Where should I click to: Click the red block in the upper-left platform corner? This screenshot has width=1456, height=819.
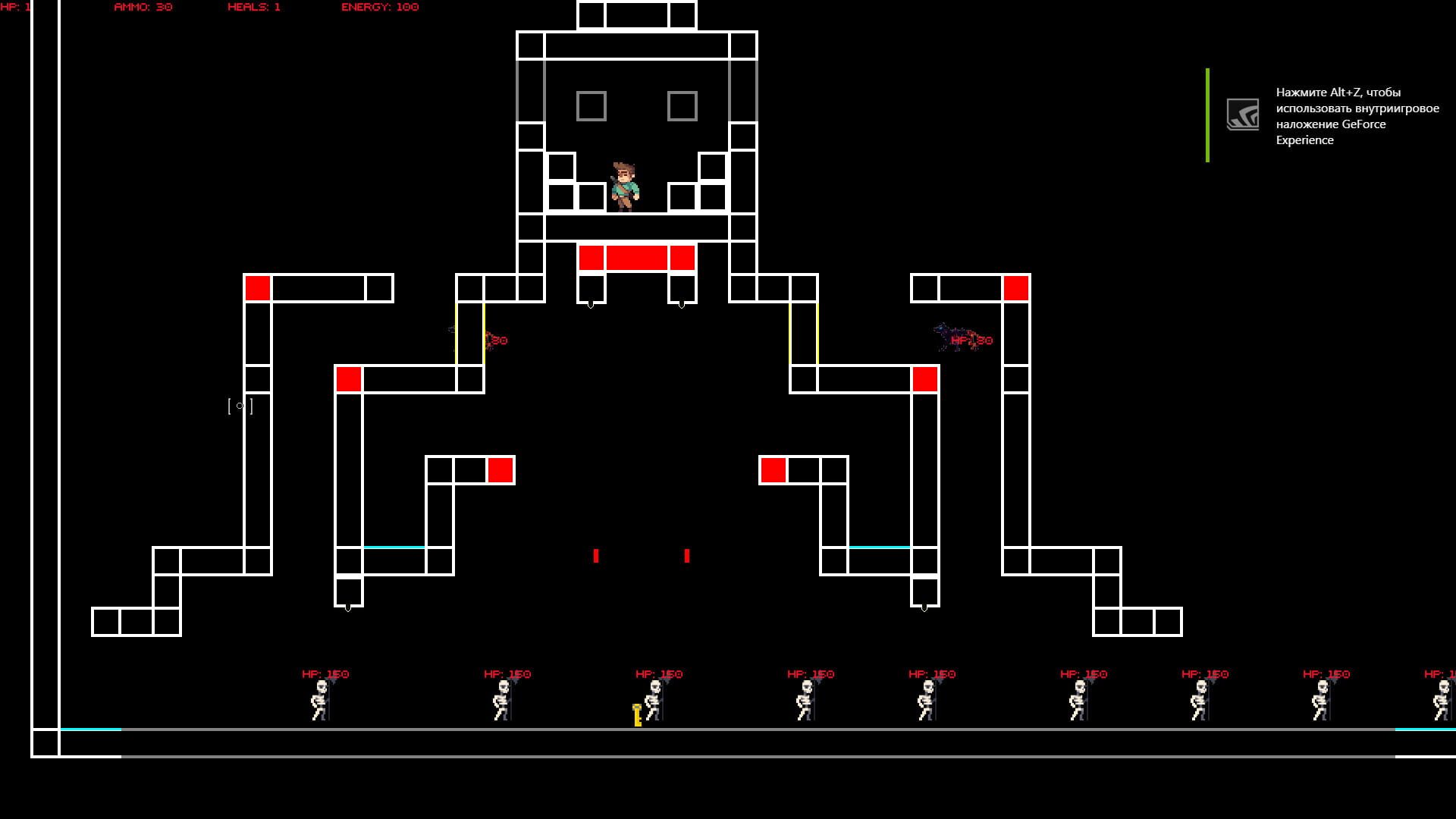coord(258,288)
